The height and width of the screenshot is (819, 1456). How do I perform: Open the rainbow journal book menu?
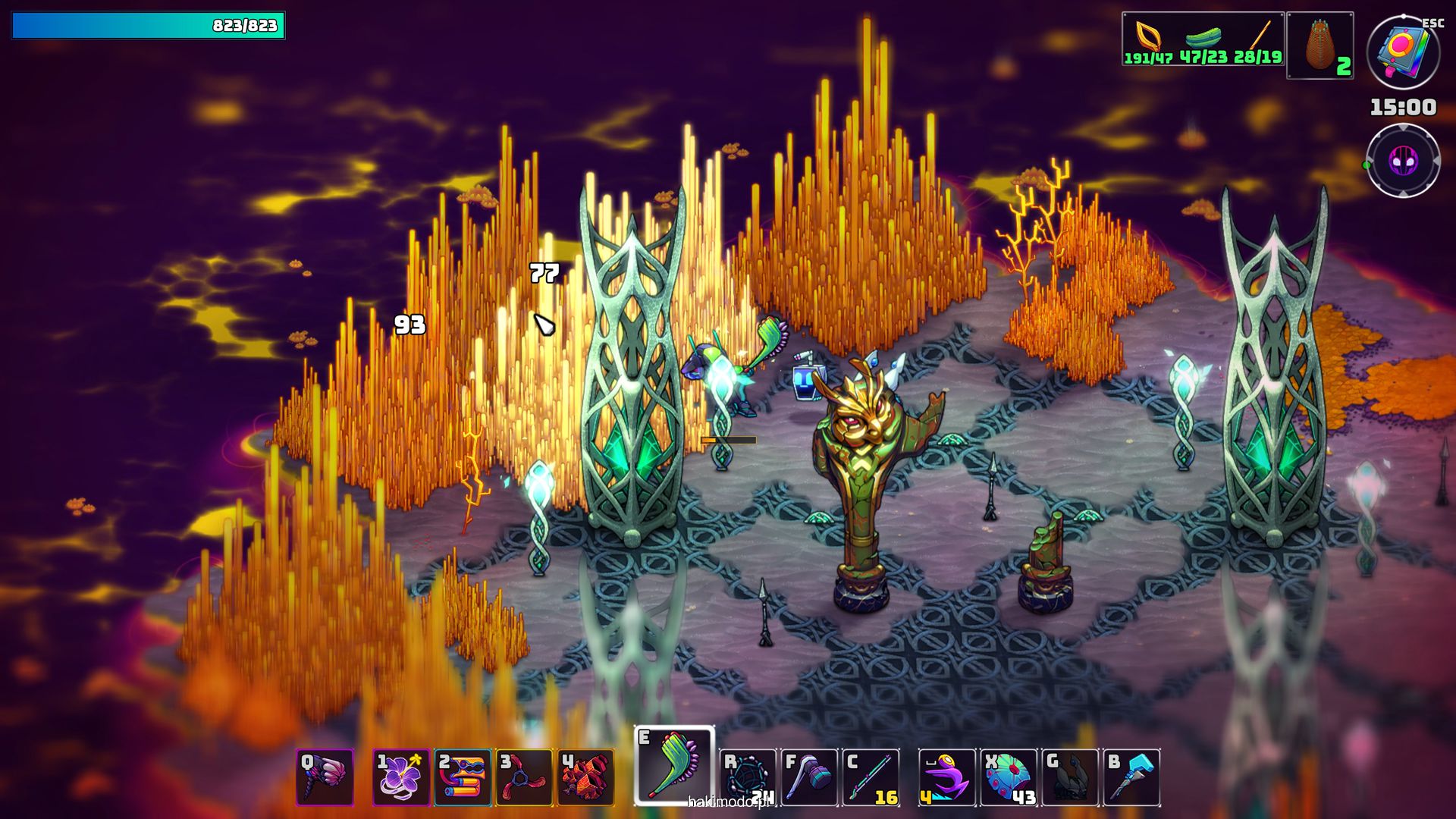[1403, 52]
